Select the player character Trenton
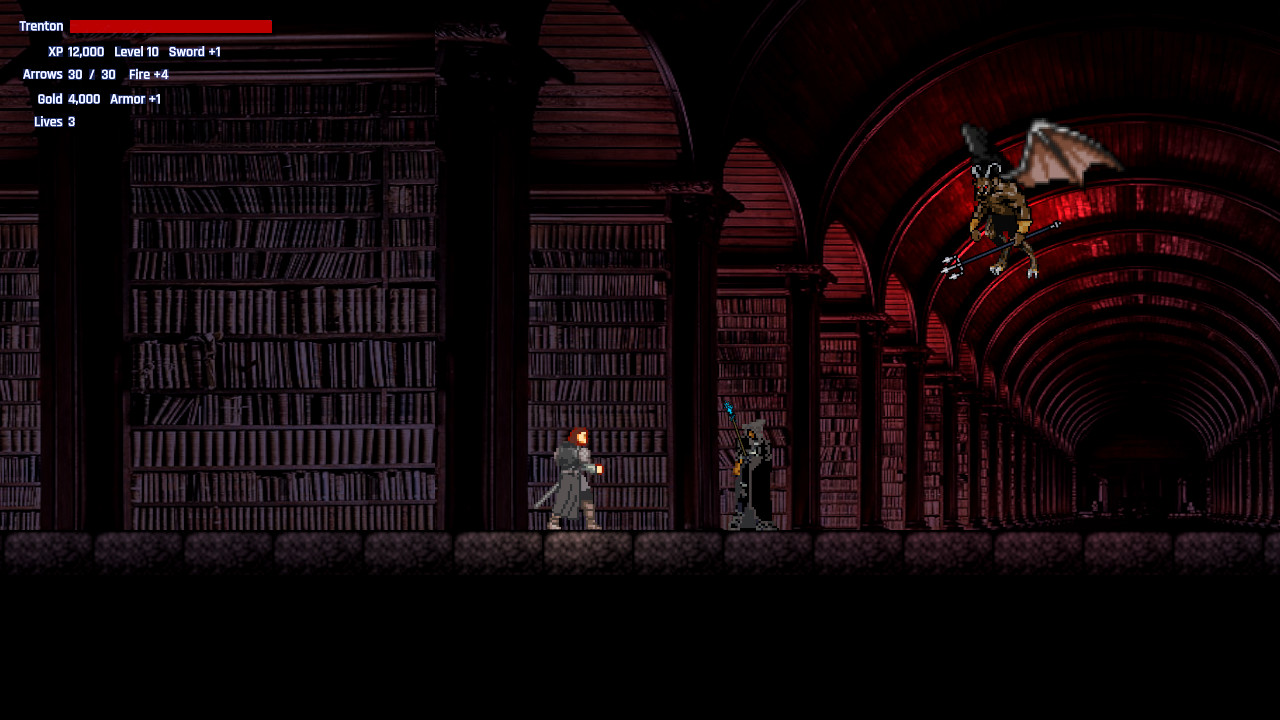 (x=573, y=480)
